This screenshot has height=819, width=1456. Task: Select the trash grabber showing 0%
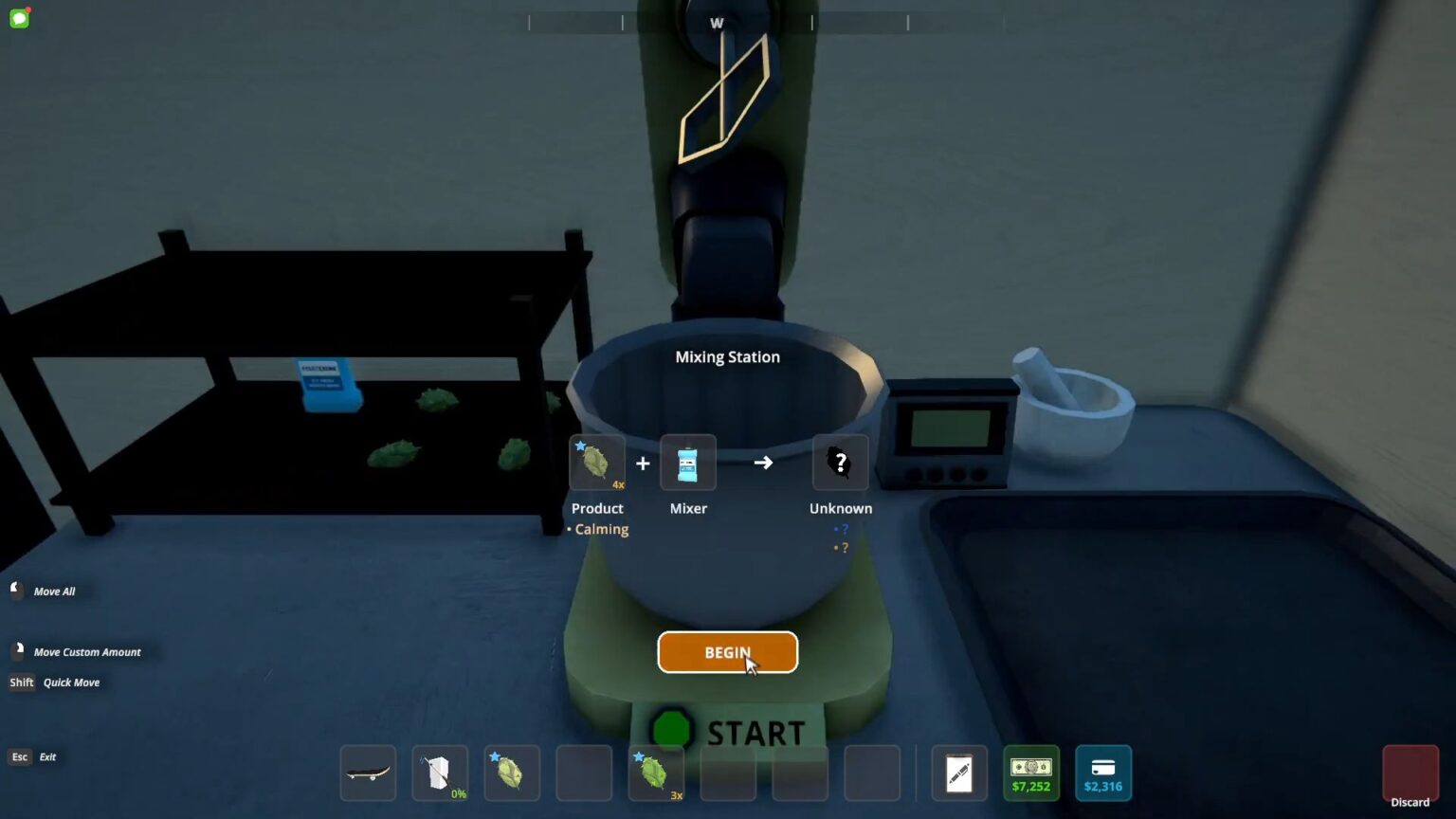(440, 773)
